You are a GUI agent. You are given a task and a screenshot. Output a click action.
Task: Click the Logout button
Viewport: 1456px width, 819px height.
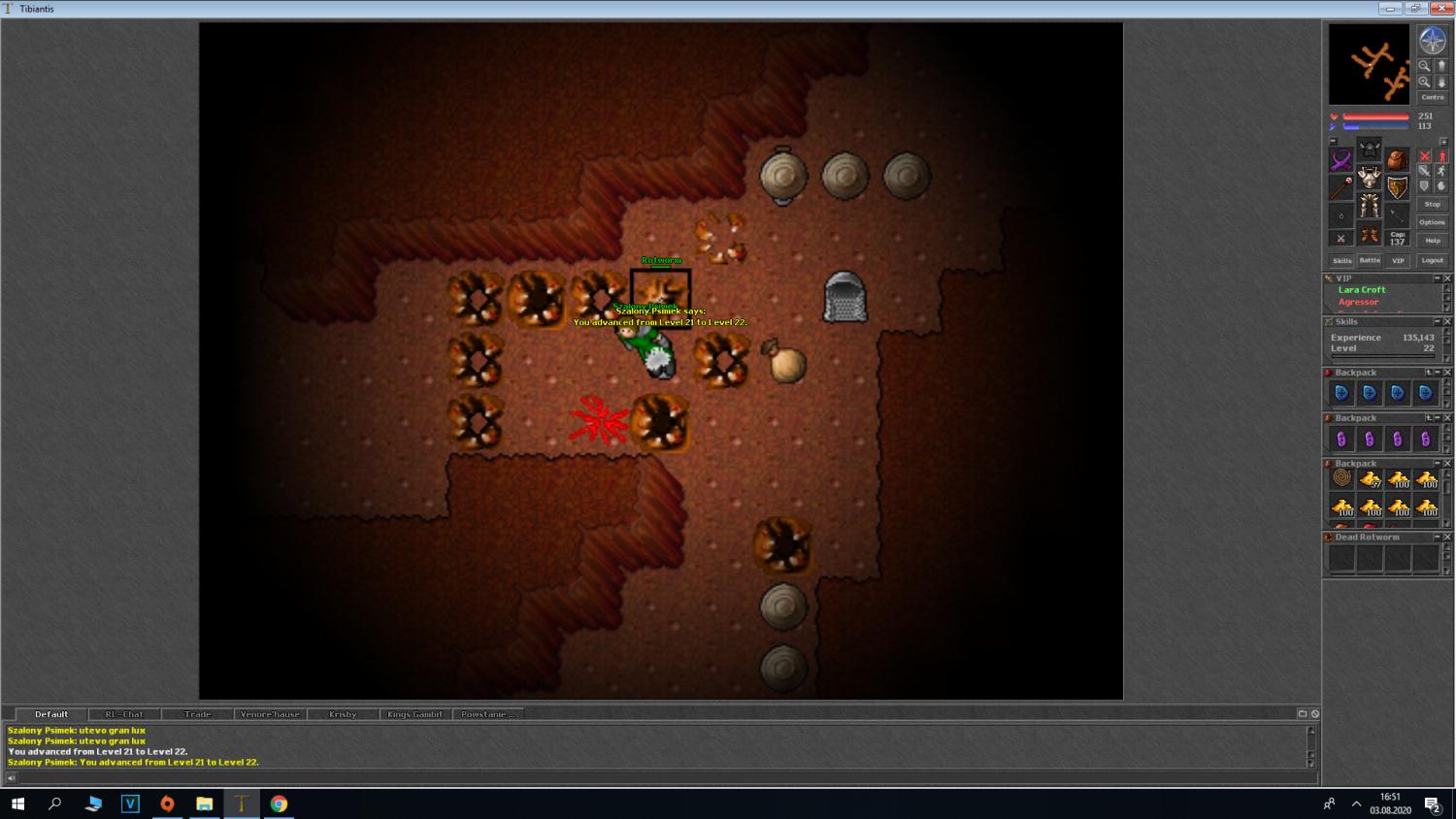tap(1432, 260)
